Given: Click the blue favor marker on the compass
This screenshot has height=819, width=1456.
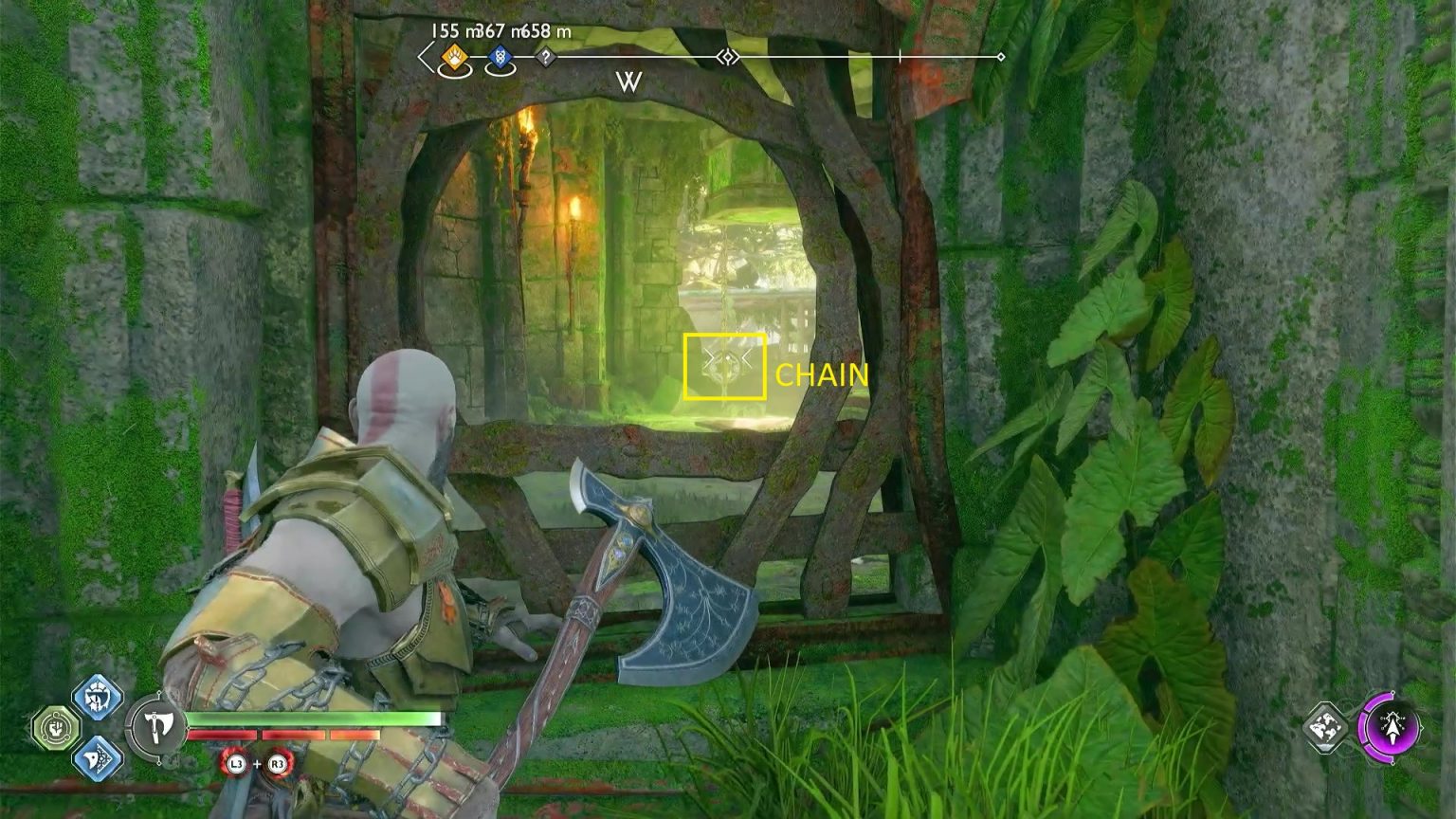Looking at the screenshot, I should pyautogui.click(x=500, y=58).
